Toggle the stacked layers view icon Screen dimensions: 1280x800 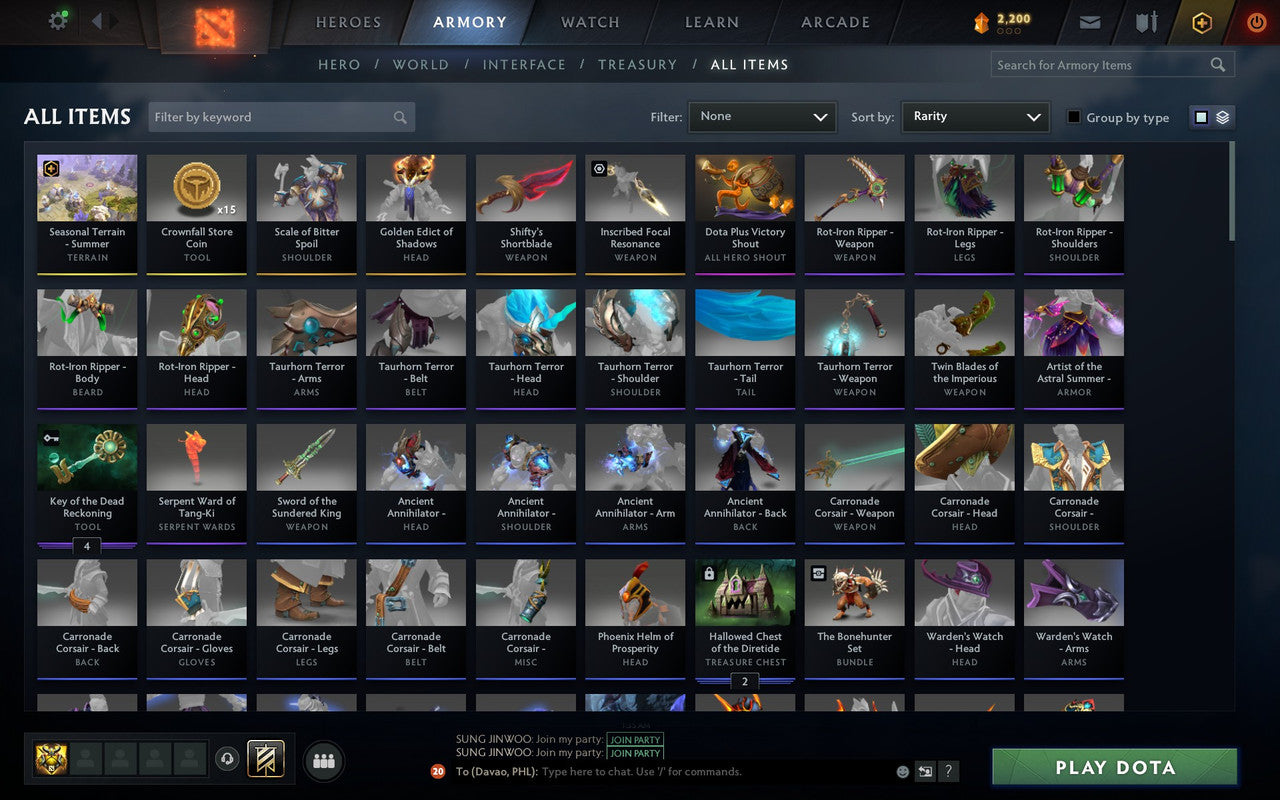(x=1221, y=117)
